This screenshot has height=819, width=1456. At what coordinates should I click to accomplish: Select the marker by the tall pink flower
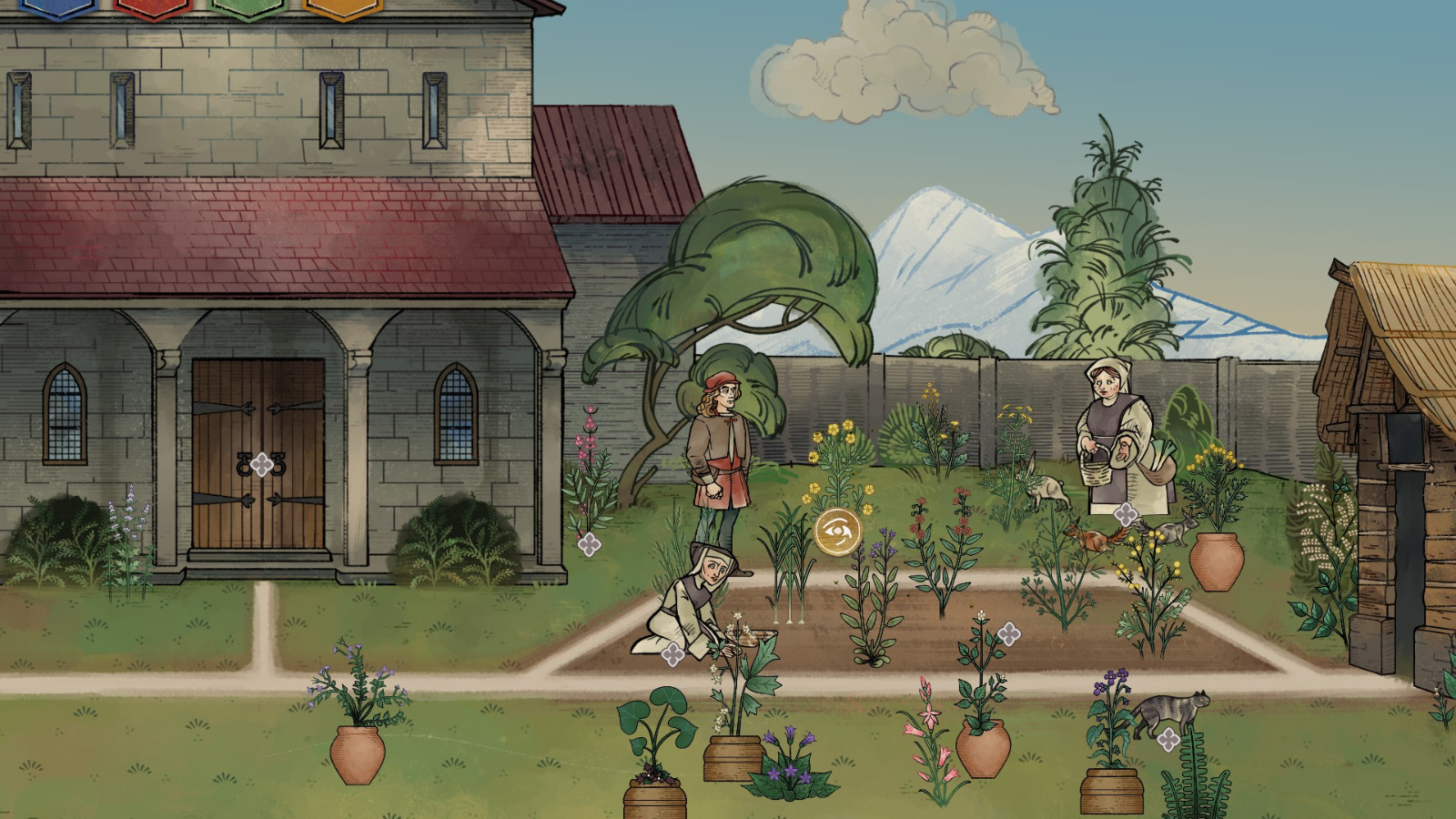tap(589, 544)
